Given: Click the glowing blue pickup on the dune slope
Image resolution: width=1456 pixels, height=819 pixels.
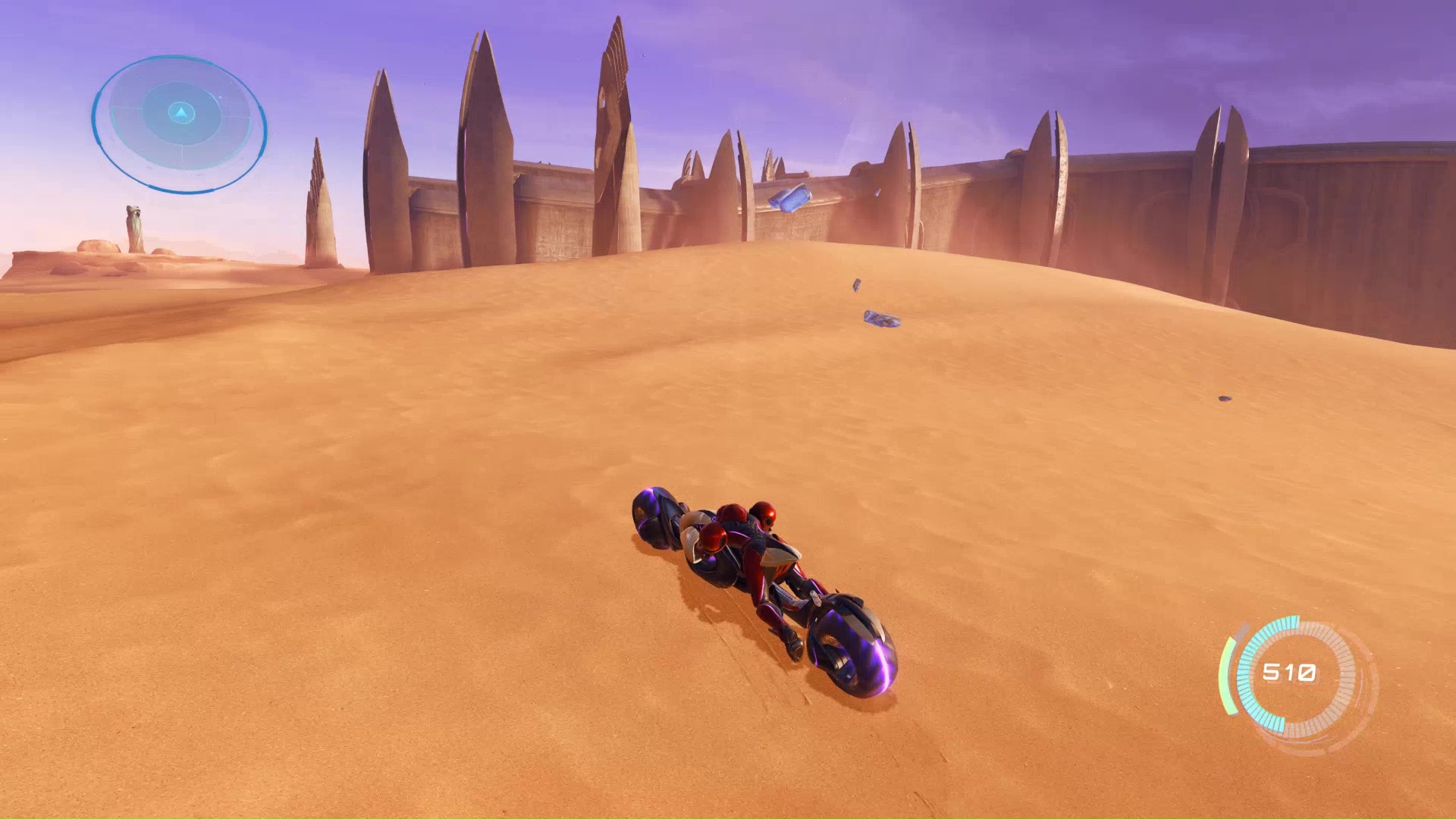Looking at the screenshot, I should tap(883, 319).
